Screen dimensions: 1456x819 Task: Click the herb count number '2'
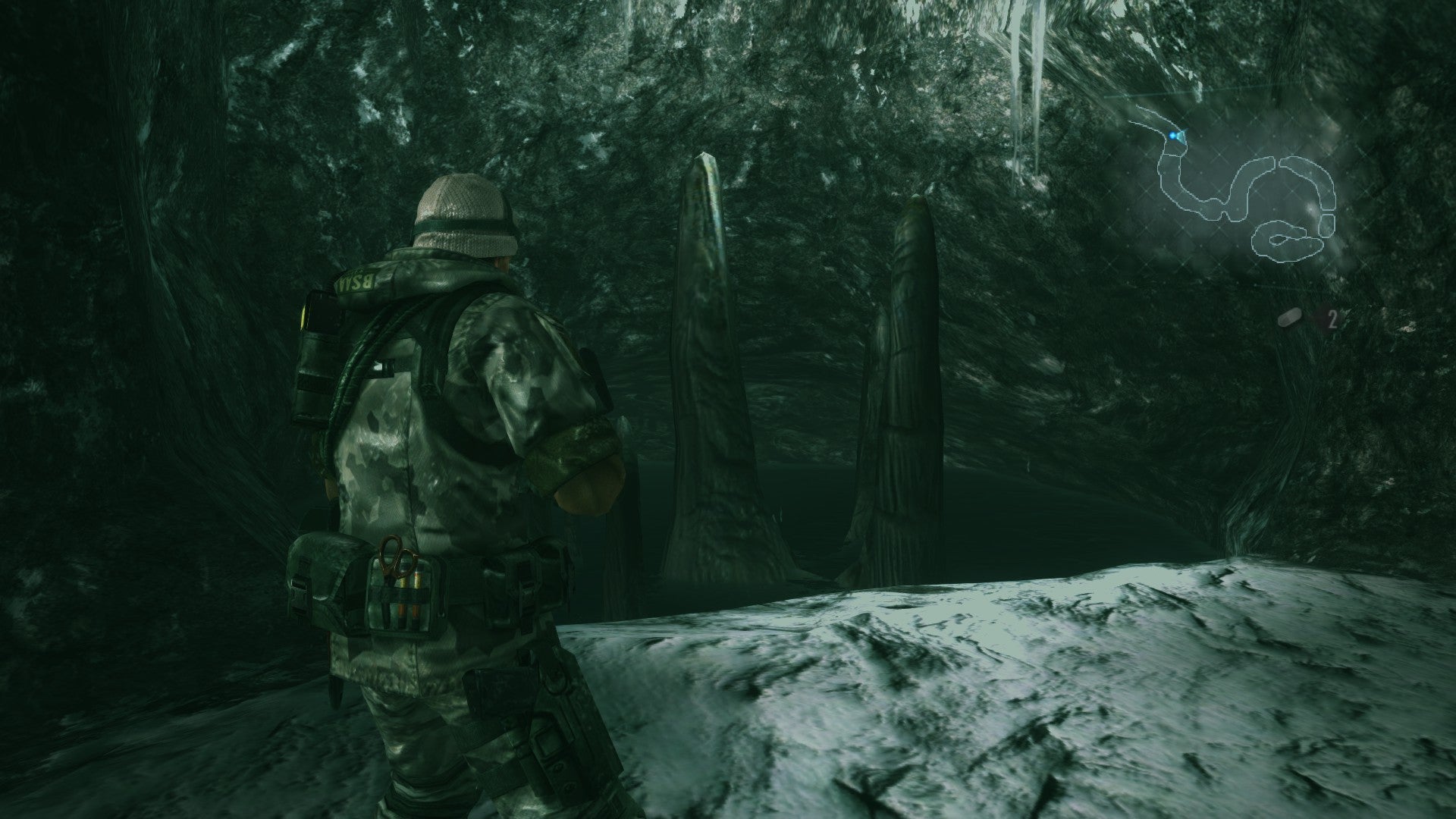click(x=1333, y=320)
